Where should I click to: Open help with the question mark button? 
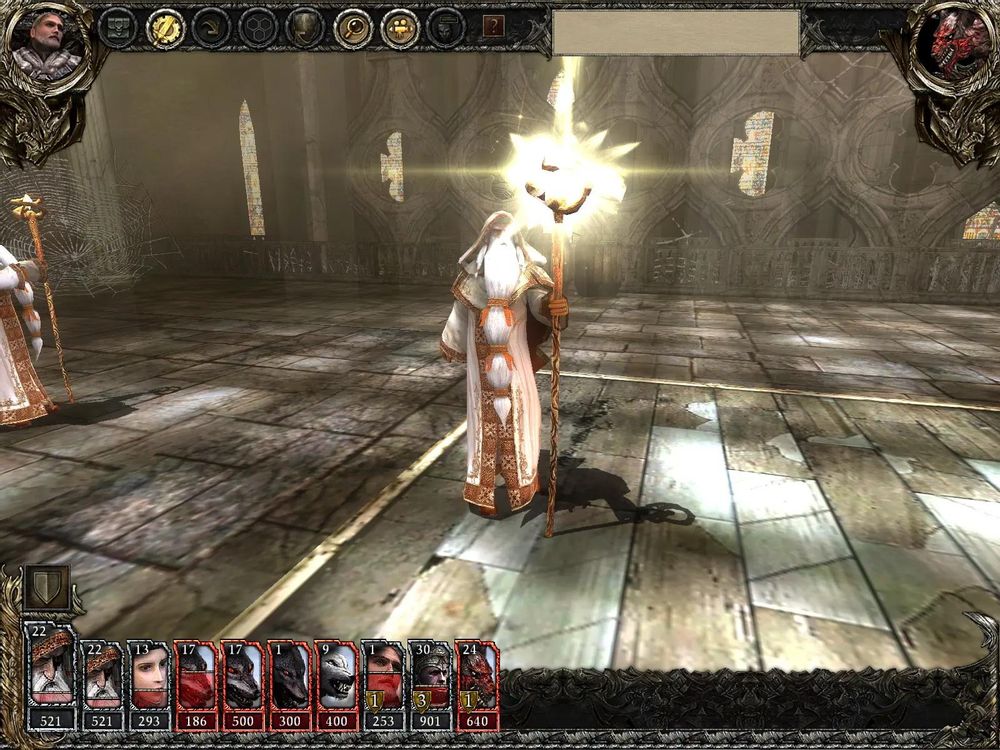[x=493, y=27]
